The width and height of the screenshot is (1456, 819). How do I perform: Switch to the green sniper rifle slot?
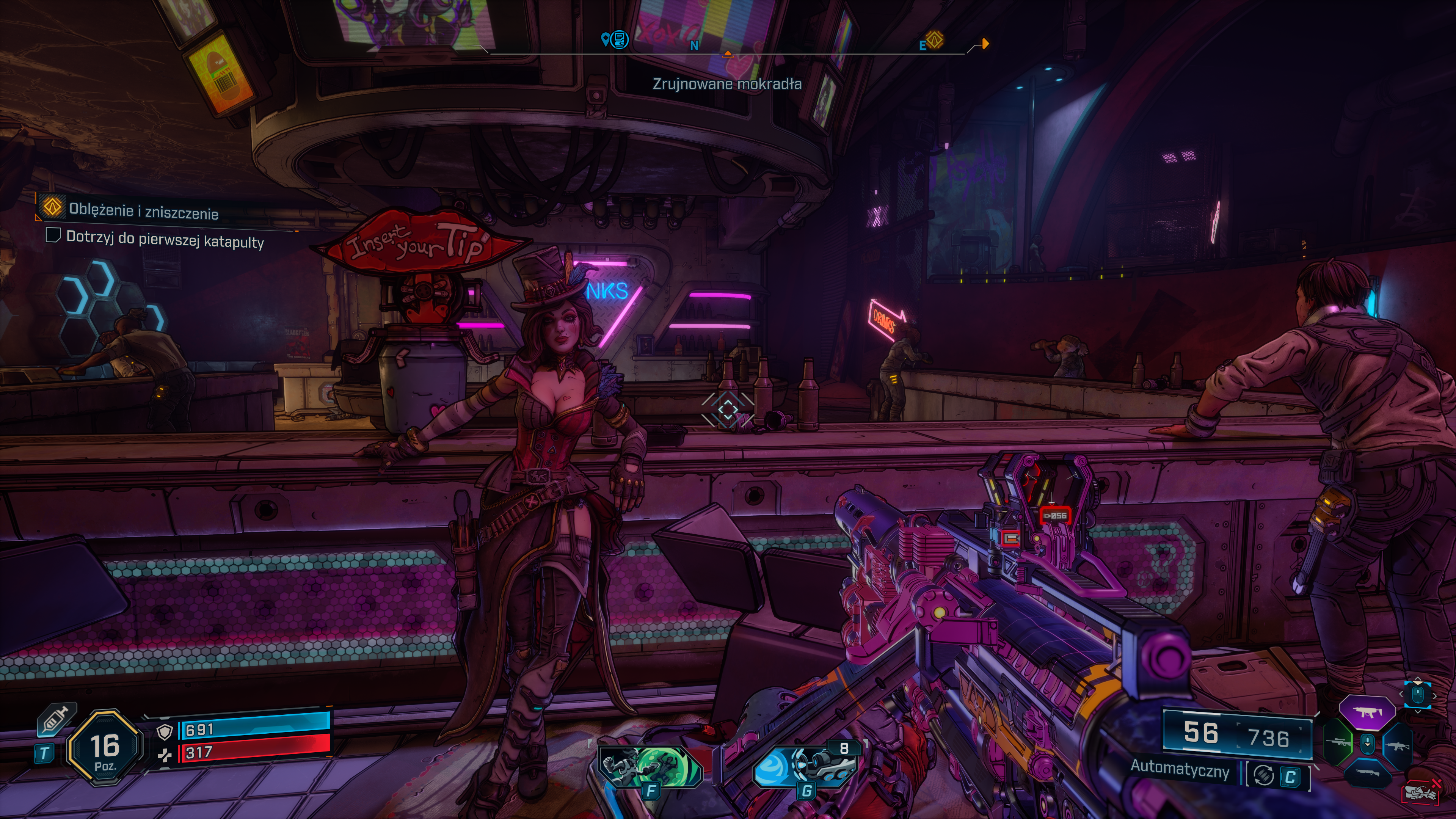point(1338,742)
